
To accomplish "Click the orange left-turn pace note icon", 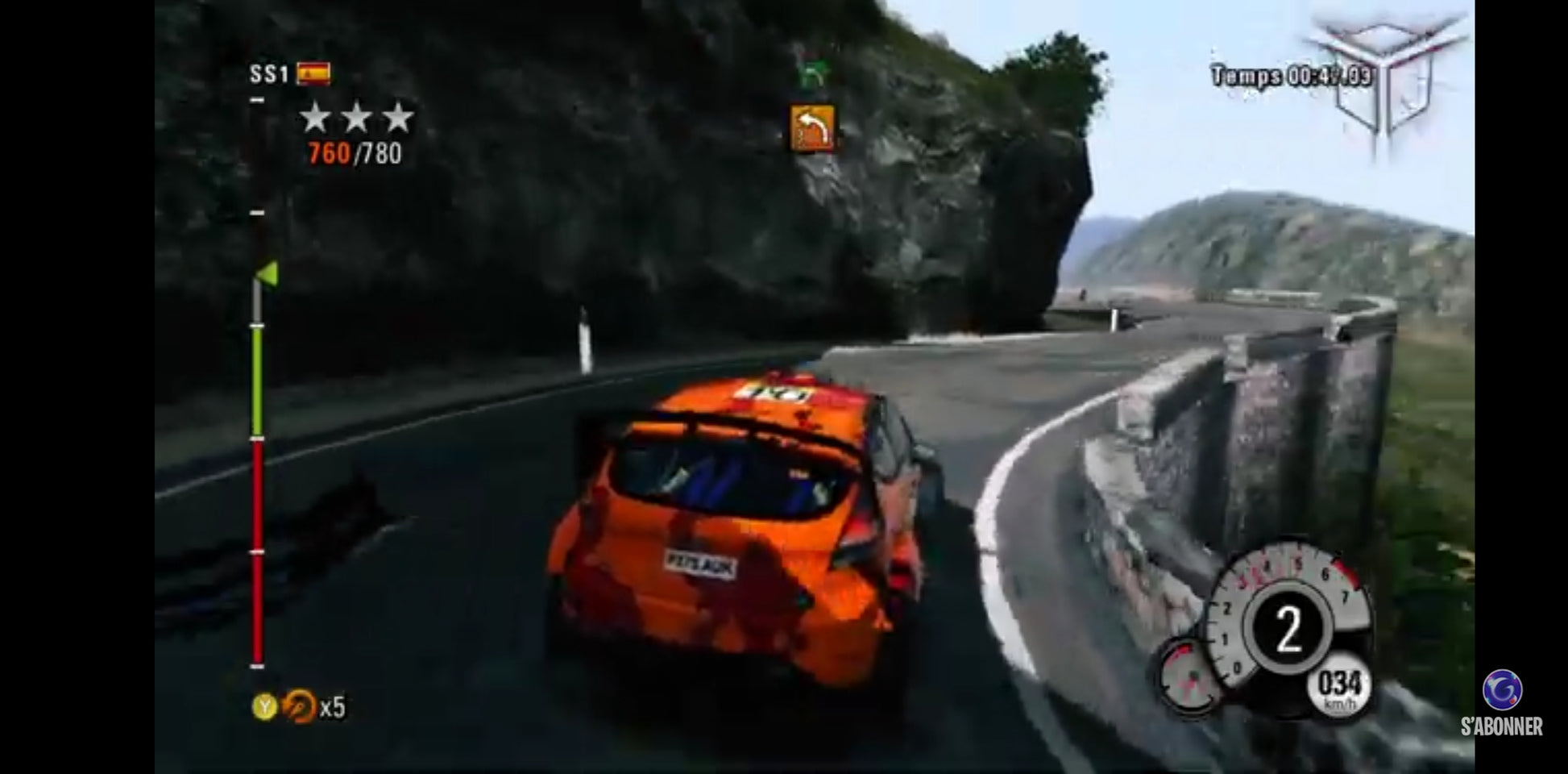I will click(812, 129).
